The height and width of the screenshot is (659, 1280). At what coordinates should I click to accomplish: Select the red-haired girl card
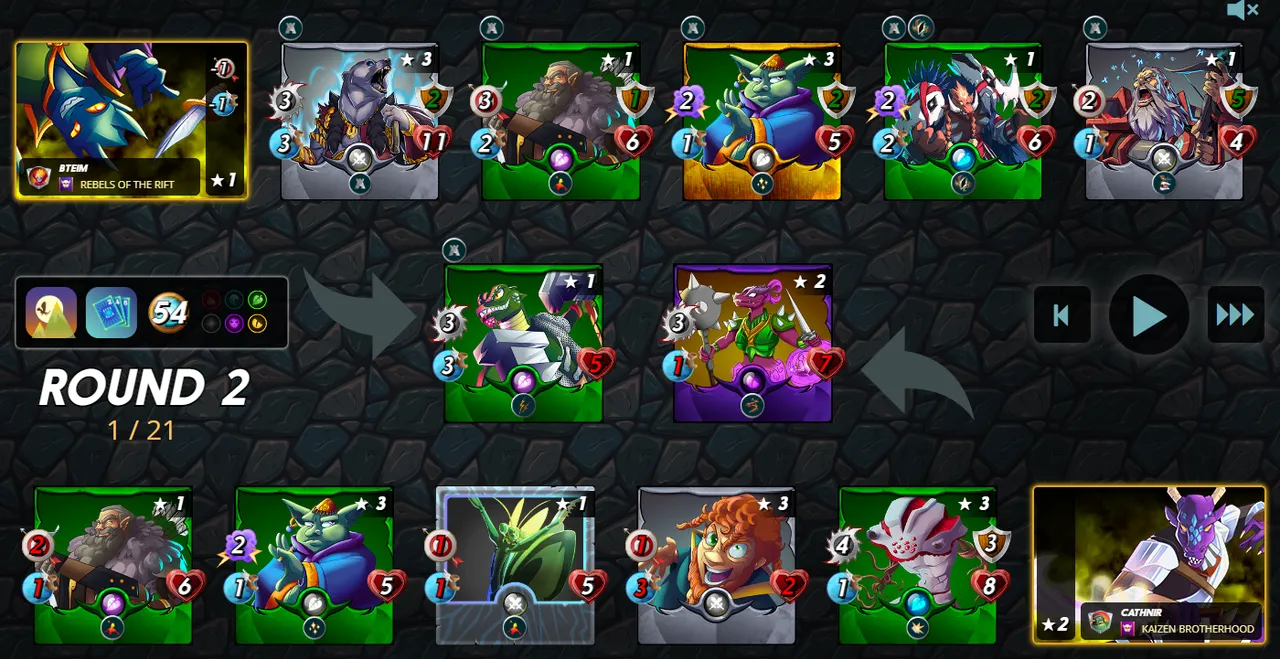[716, 565]
